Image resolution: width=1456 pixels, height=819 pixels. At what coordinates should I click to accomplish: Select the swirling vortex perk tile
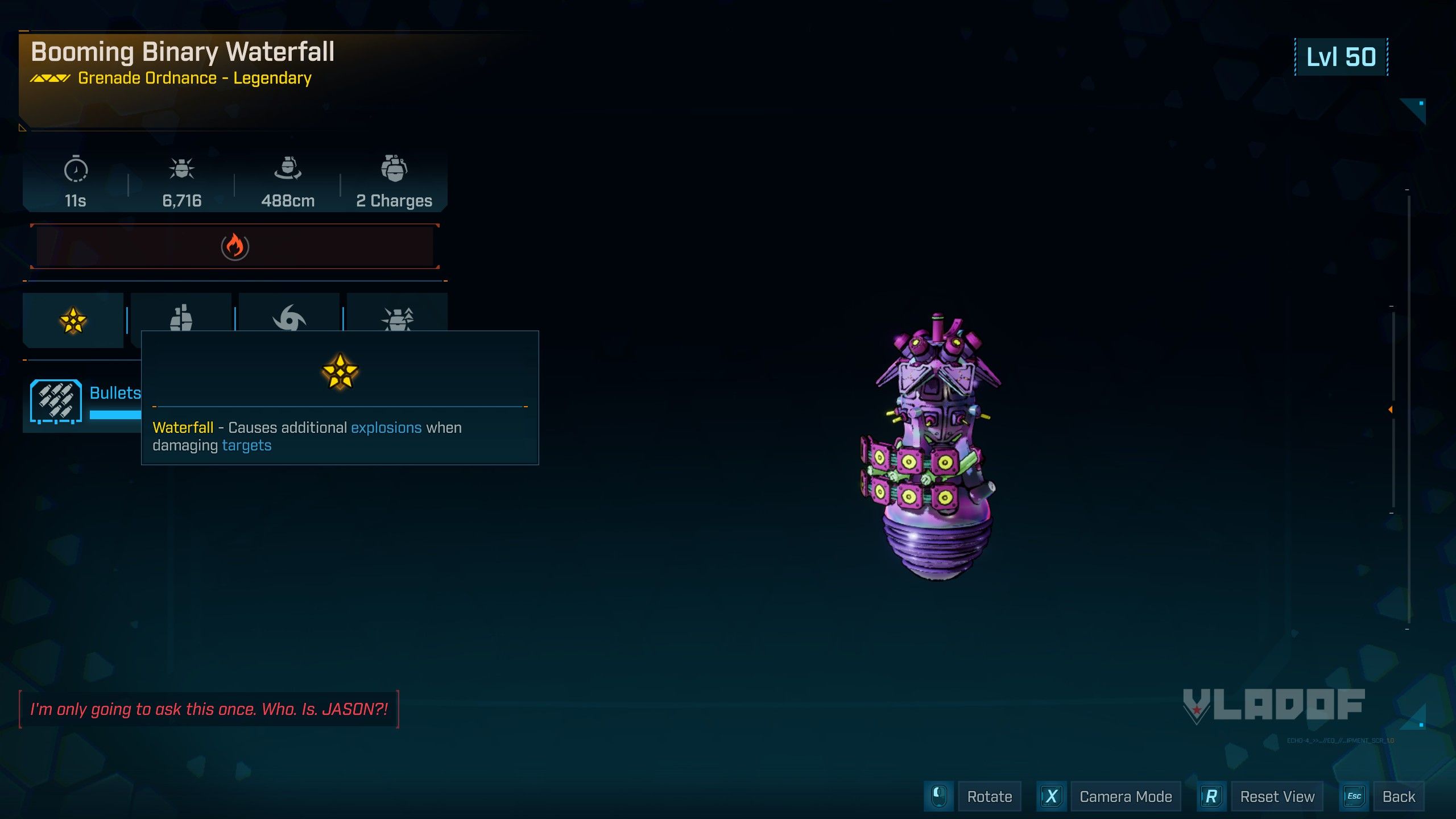[x=289, y=315]
